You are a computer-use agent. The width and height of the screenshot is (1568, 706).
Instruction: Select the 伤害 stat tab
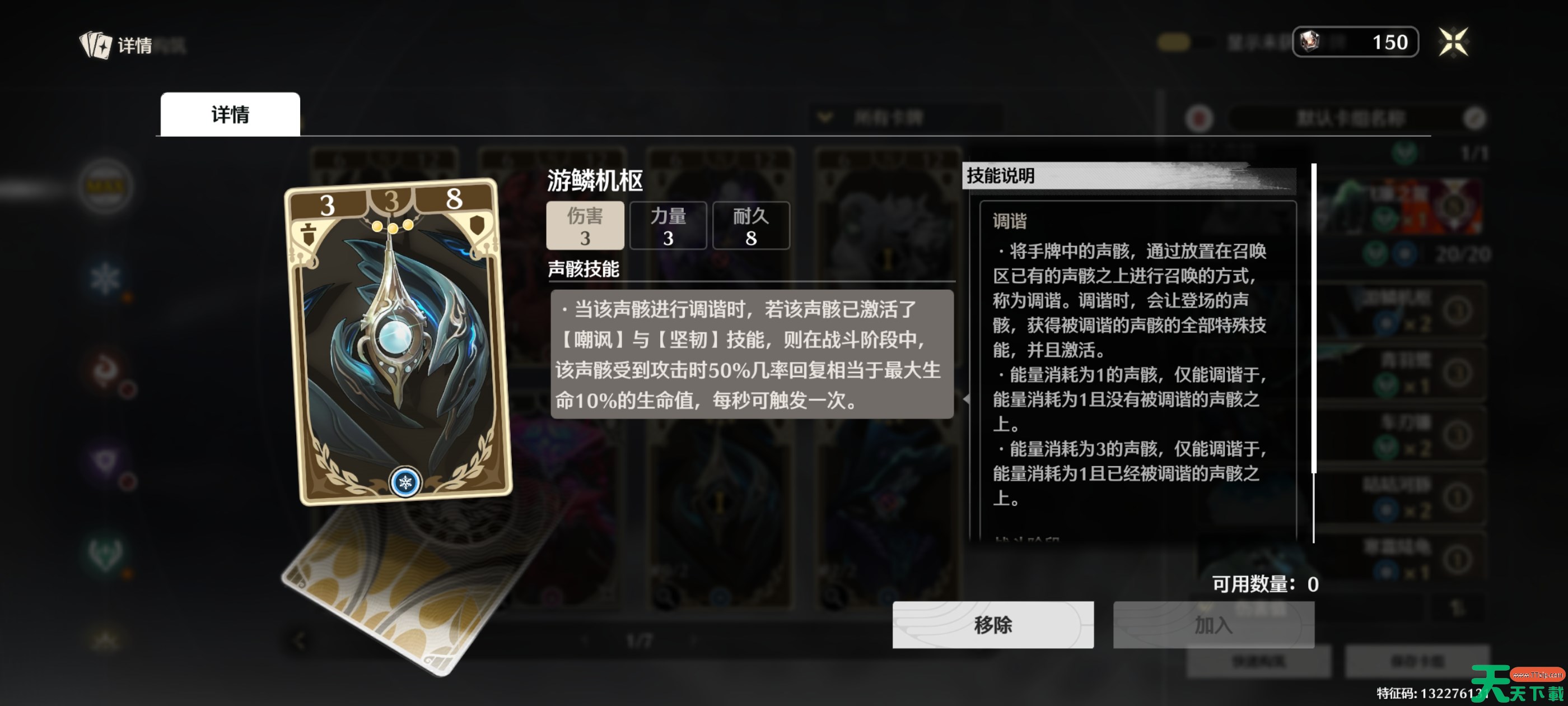tap(586, 225)
